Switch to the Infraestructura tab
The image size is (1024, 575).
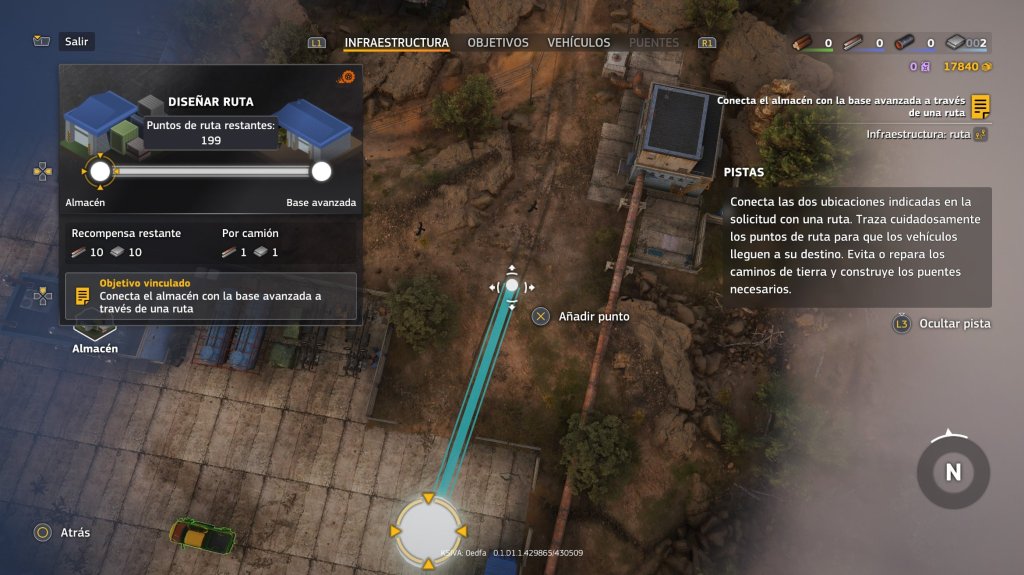[396, 43]
